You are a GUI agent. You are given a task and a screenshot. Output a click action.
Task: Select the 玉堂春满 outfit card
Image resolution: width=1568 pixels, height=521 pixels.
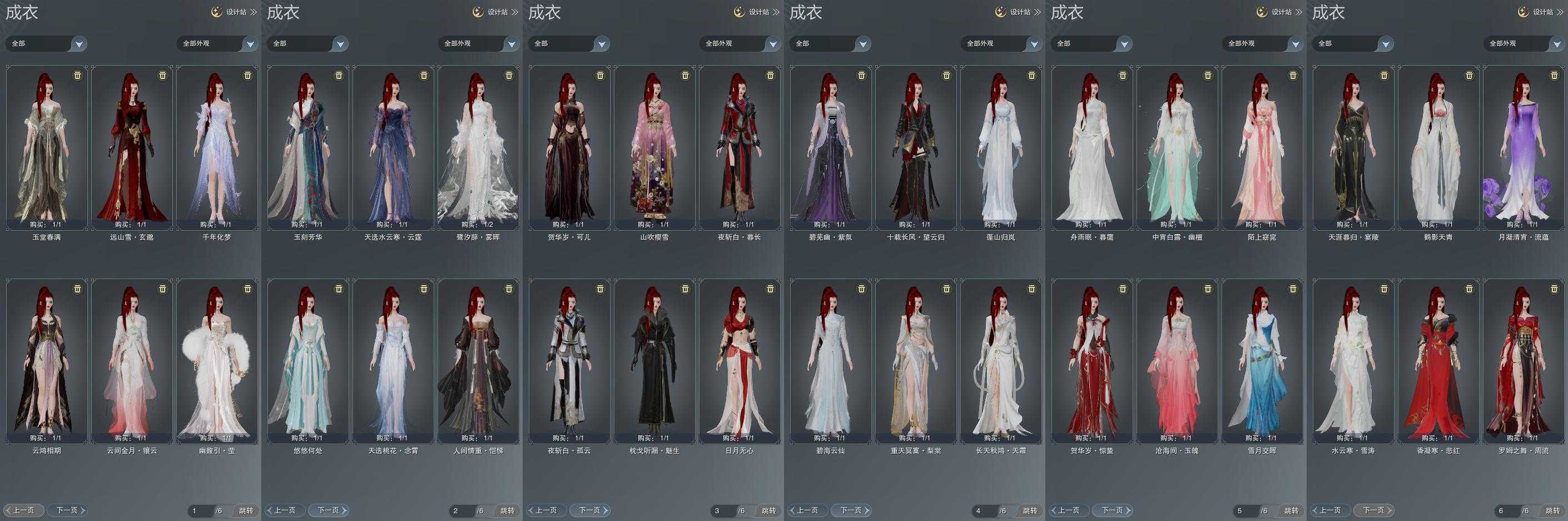(46, 146)
